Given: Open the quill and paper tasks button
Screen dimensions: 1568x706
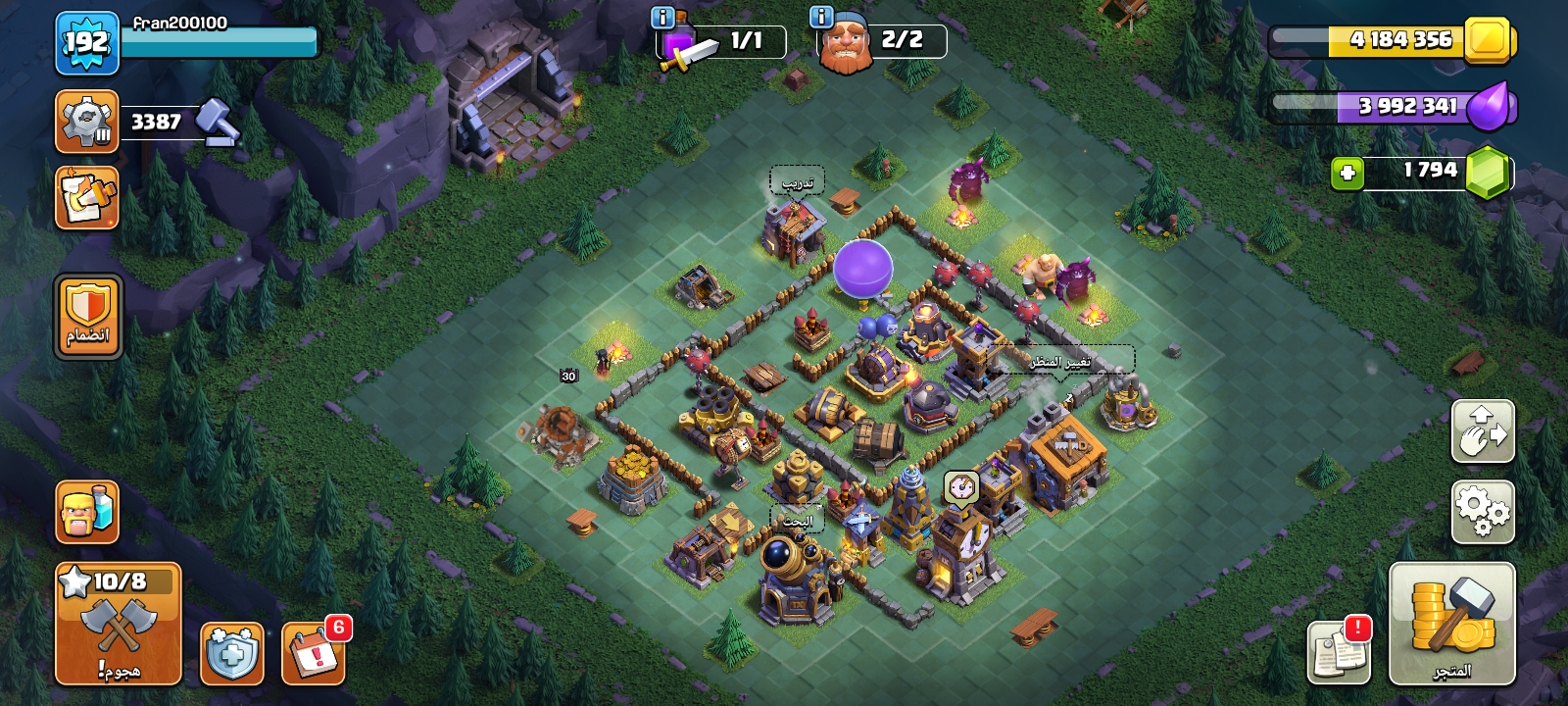Looking at the screenshot, I should (87, 198).
